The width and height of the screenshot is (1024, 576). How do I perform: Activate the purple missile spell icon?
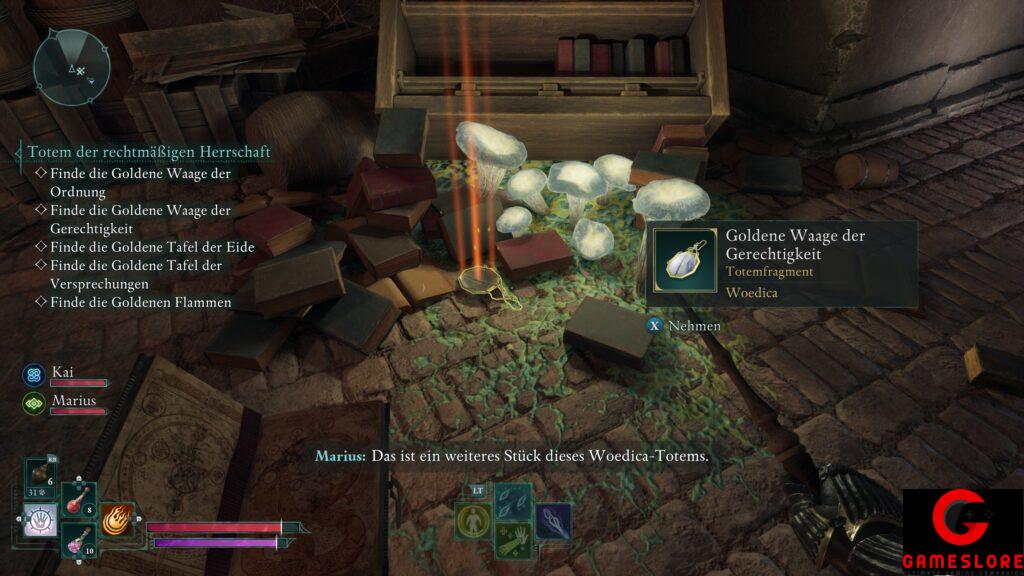point(552,520)
